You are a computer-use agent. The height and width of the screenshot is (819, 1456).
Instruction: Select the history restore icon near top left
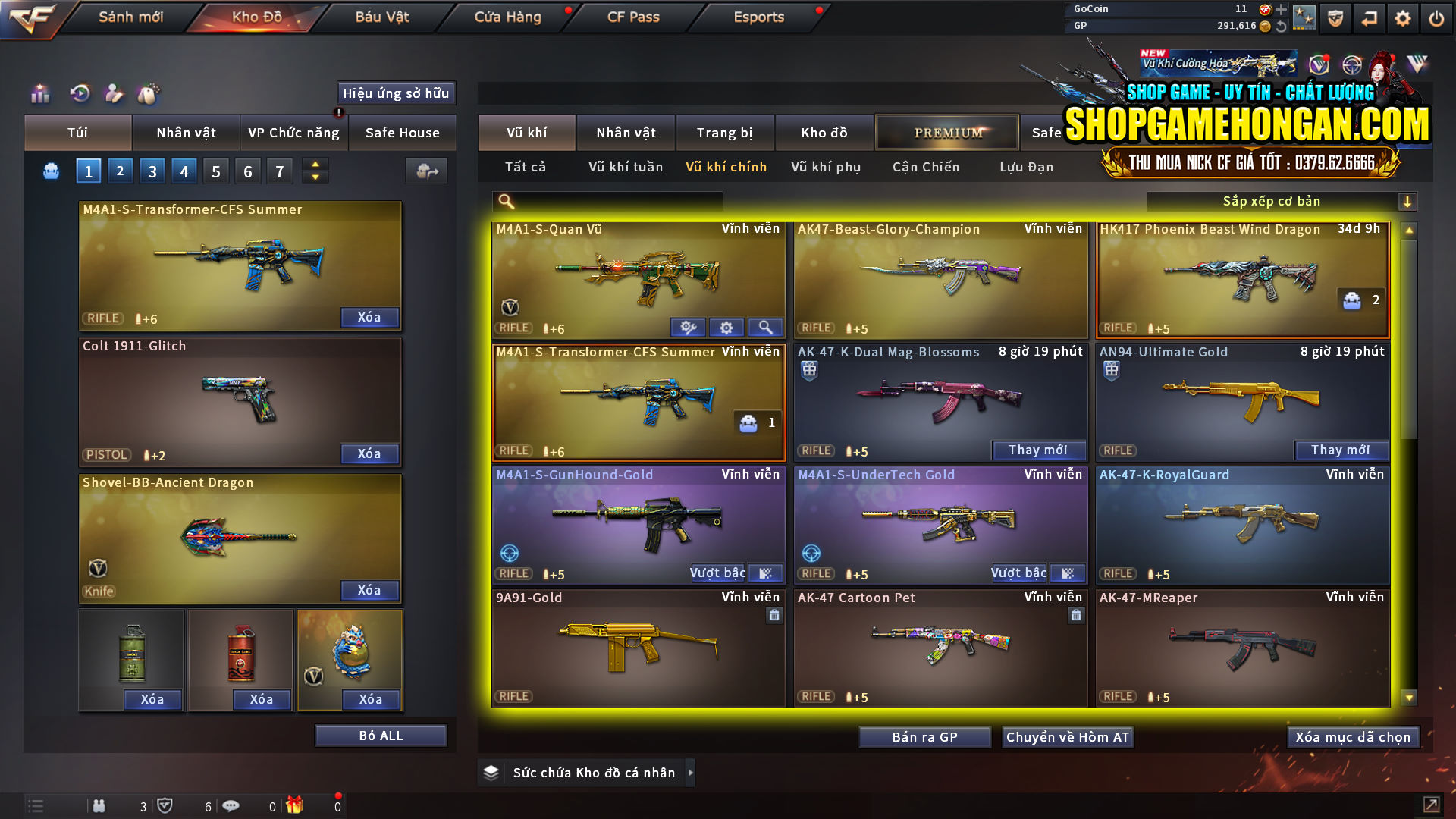pos(80,94)
